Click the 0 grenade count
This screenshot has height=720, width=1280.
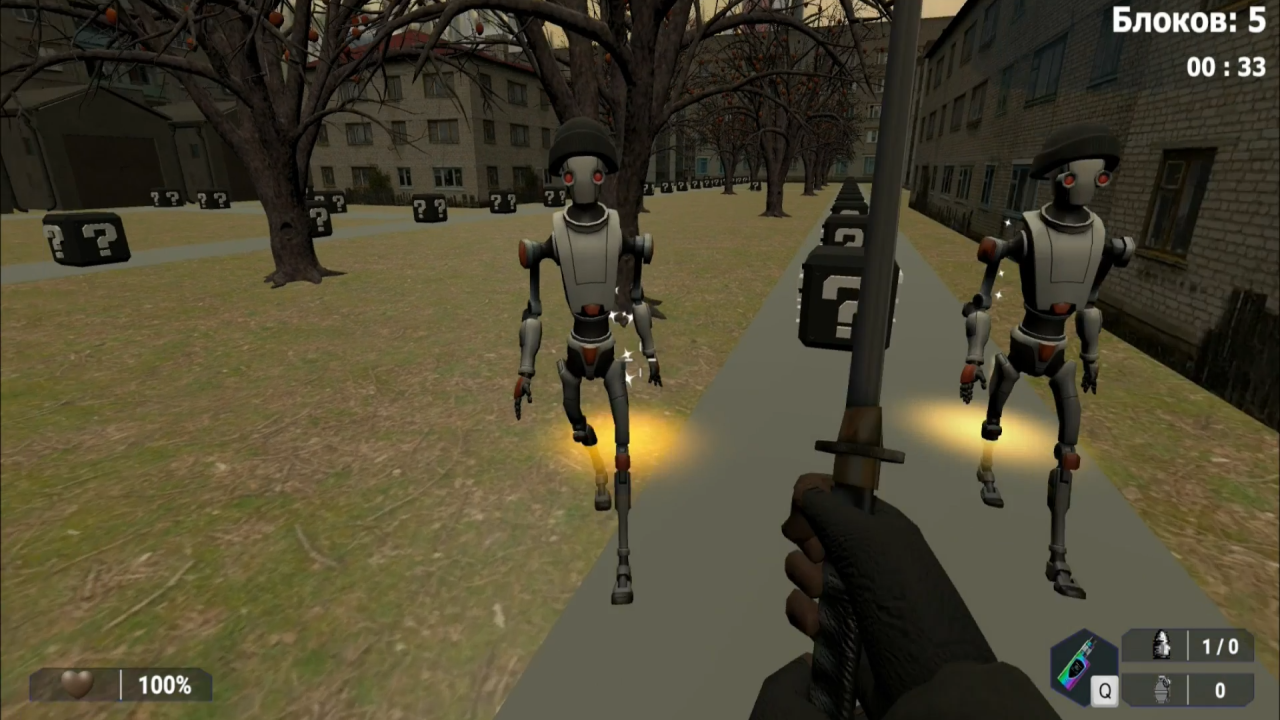coord(1219,690)
